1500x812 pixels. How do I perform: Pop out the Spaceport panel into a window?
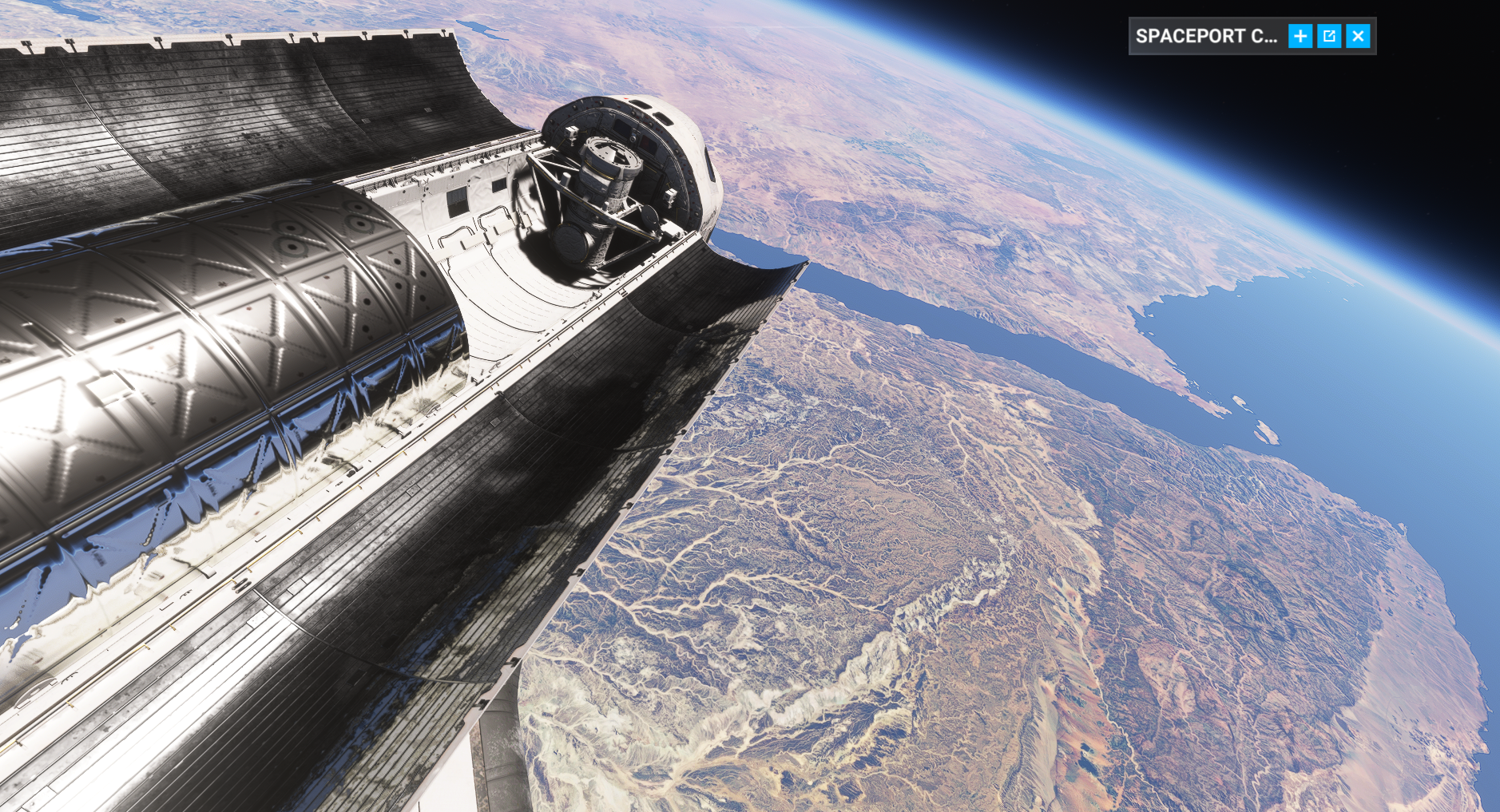point(1329,36)
